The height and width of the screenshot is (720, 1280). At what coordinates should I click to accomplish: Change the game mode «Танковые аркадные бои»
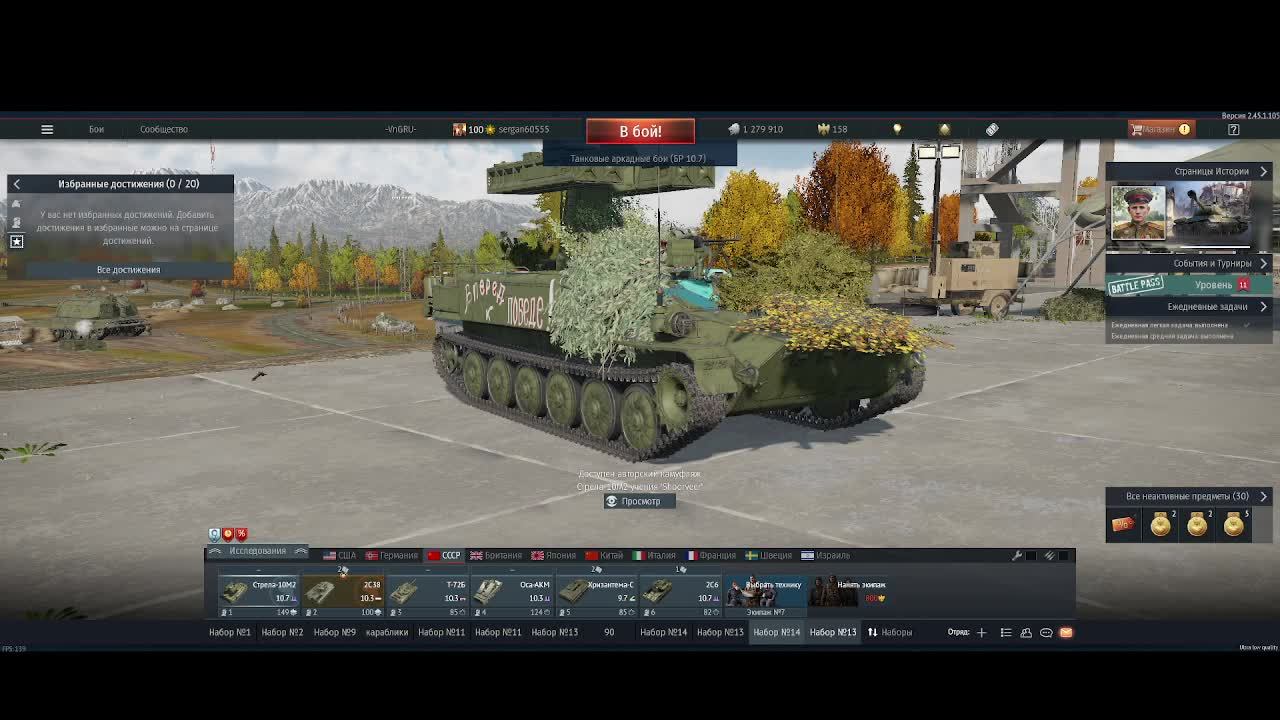[x=638, y=158]
